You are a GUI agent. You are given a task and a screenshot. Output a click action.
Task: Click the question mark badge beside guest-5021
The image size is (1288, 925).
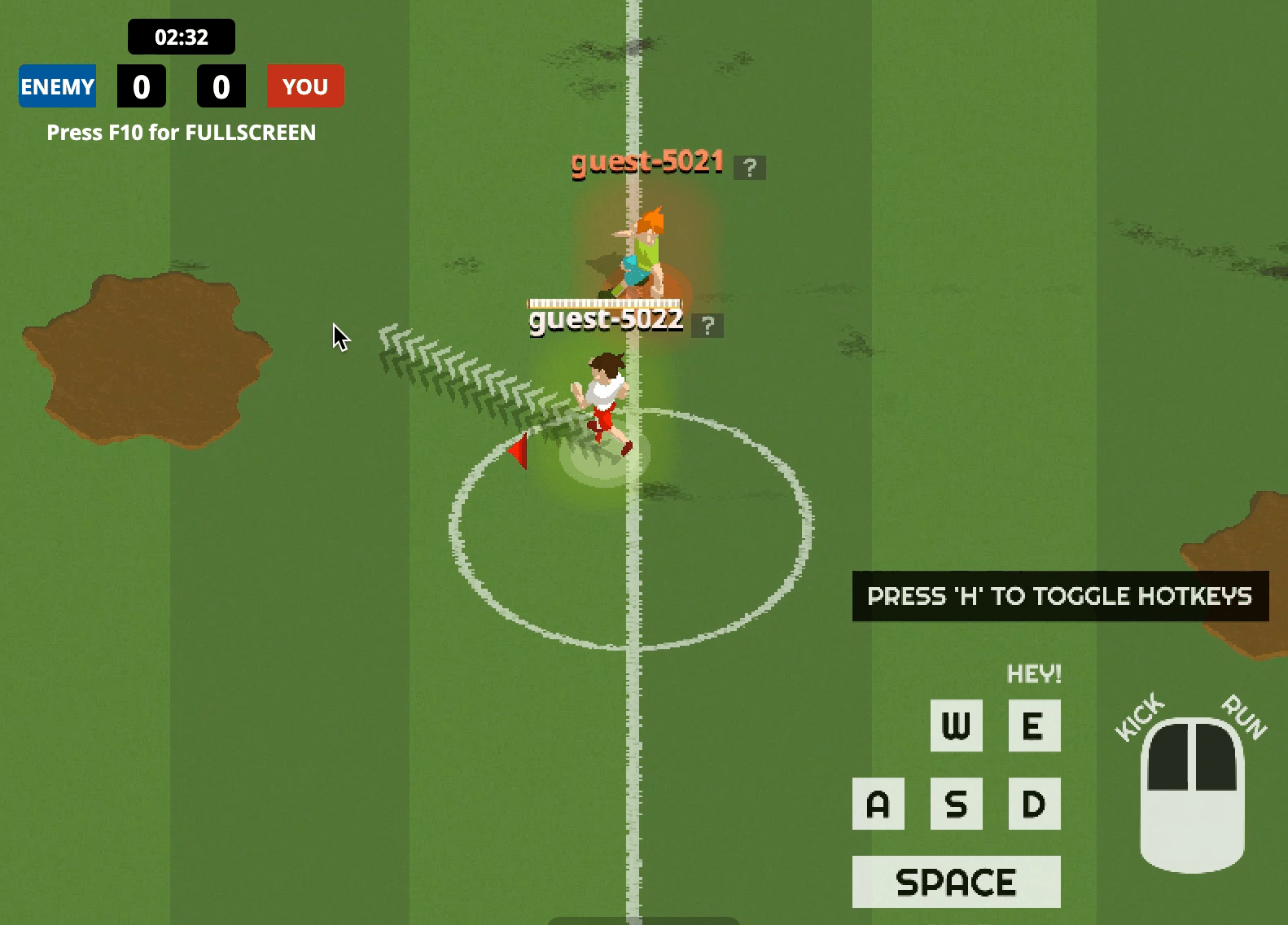pyautogui.click(x=749, y=168)
